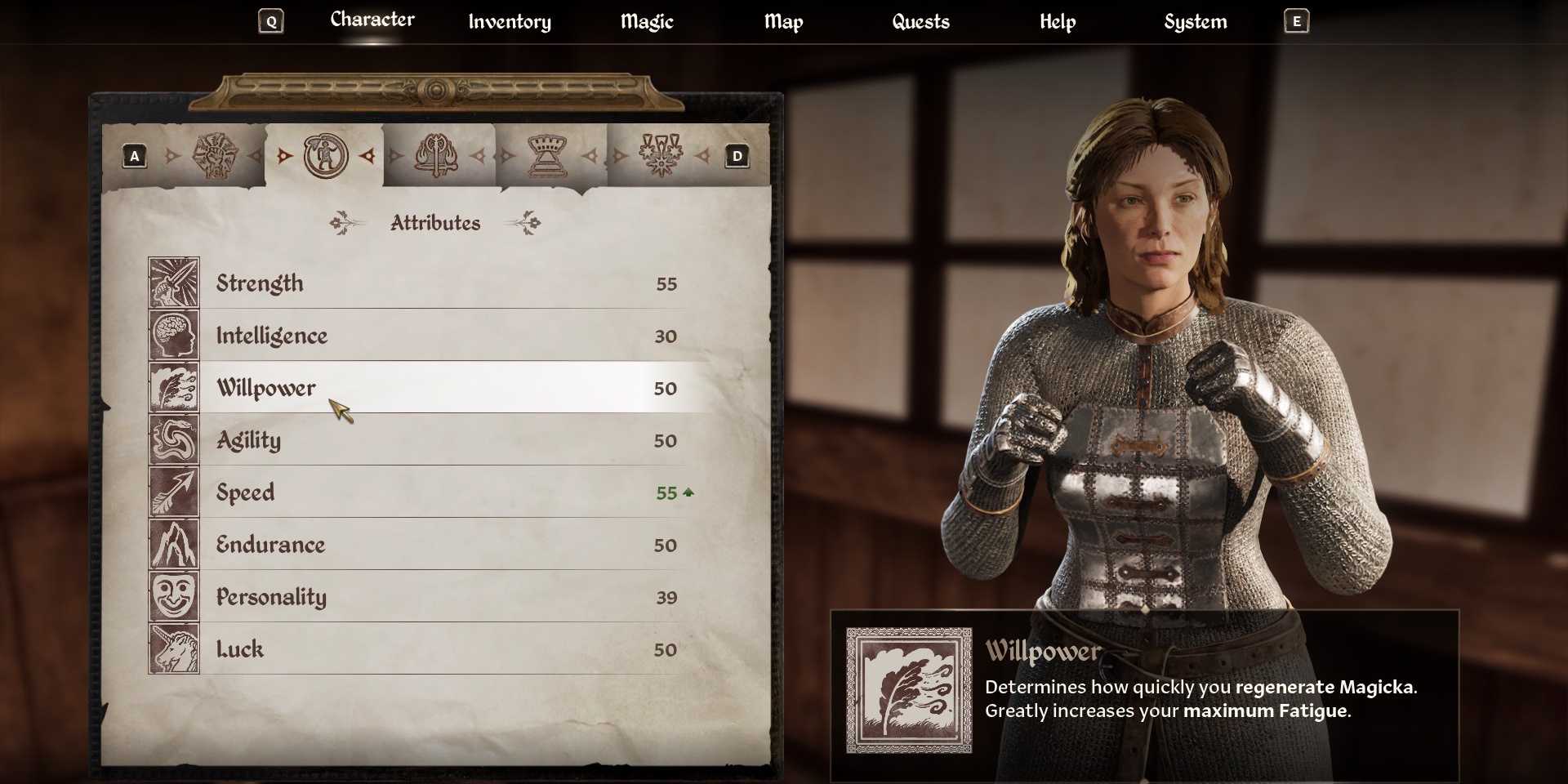The image size is (1568, 784).
Task: Open the Magic menu
Action: click(x=646, y=22)
